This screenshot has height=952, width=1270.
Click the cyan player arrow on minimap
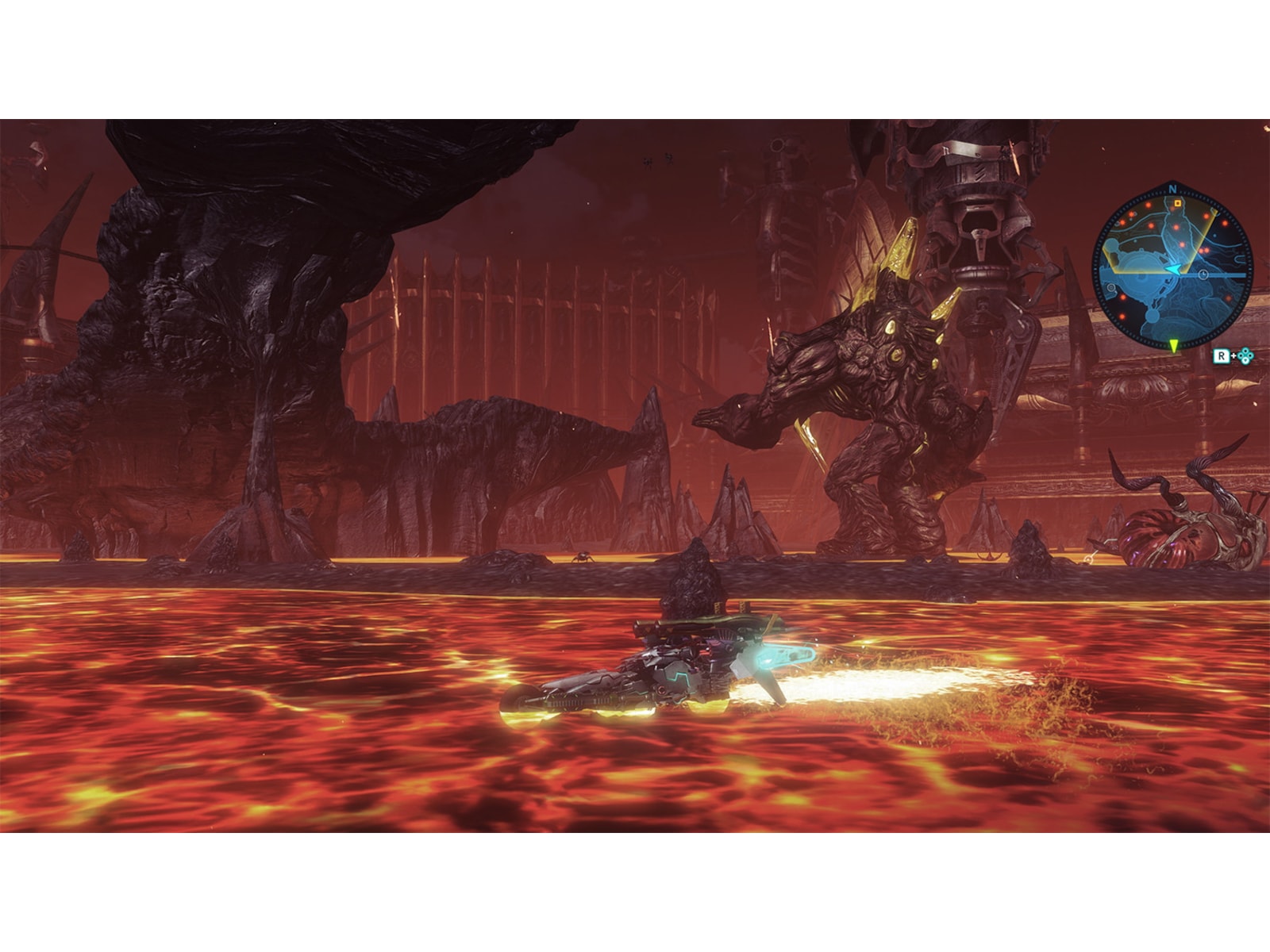pos(1175,269)
